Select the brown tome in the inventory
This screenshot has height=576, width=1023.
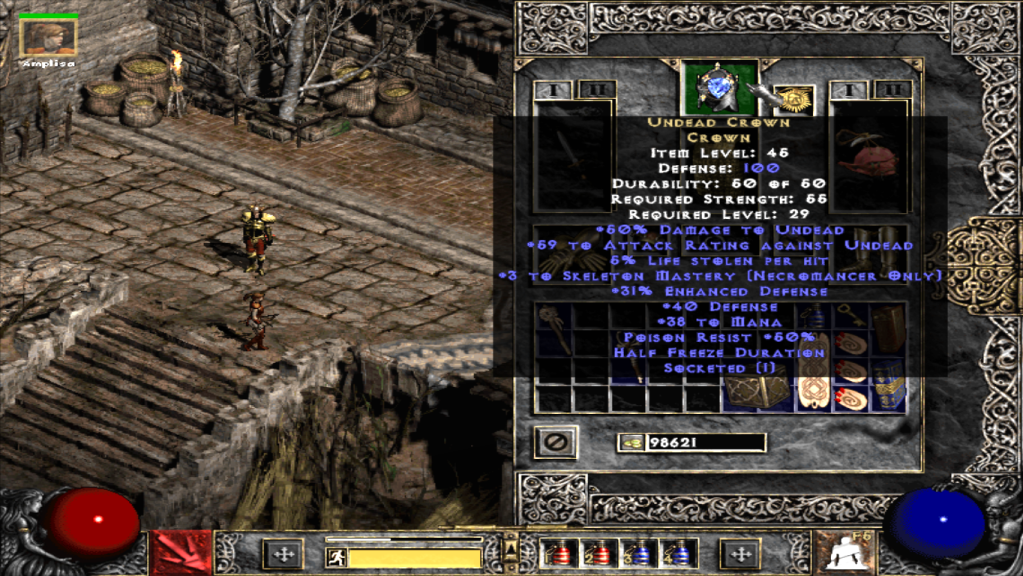click(888, 328)
